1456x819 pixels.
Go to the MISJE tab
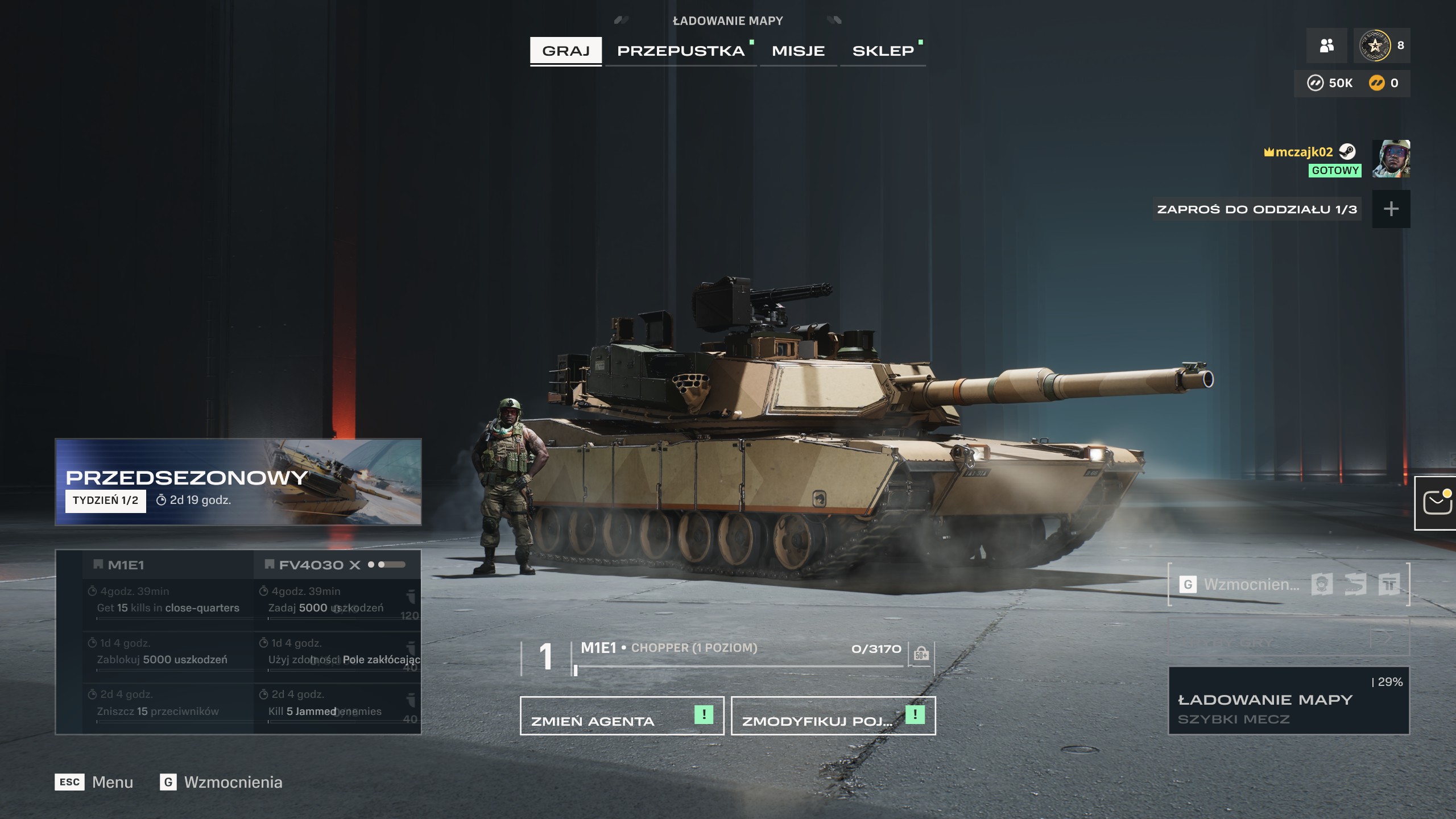point(798,51)
